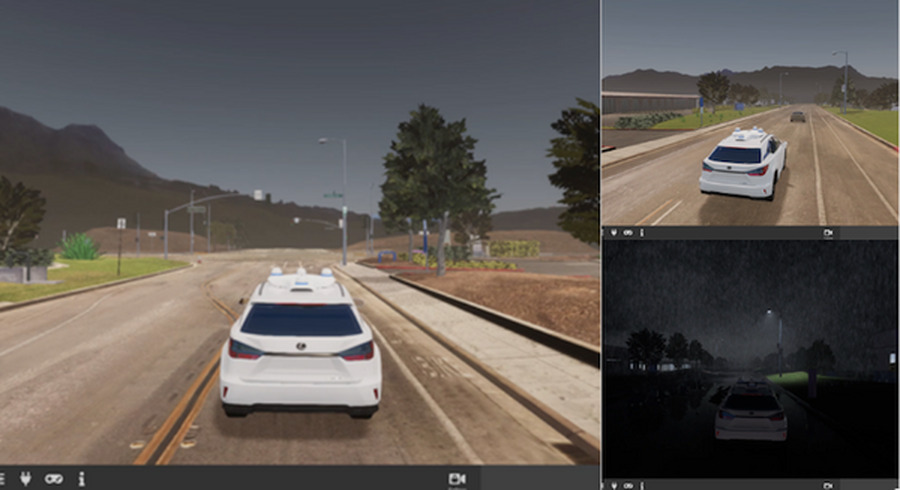Click the plug icon under the large main view
This screenshot has height=490, width=900.
tap(27, 479)
